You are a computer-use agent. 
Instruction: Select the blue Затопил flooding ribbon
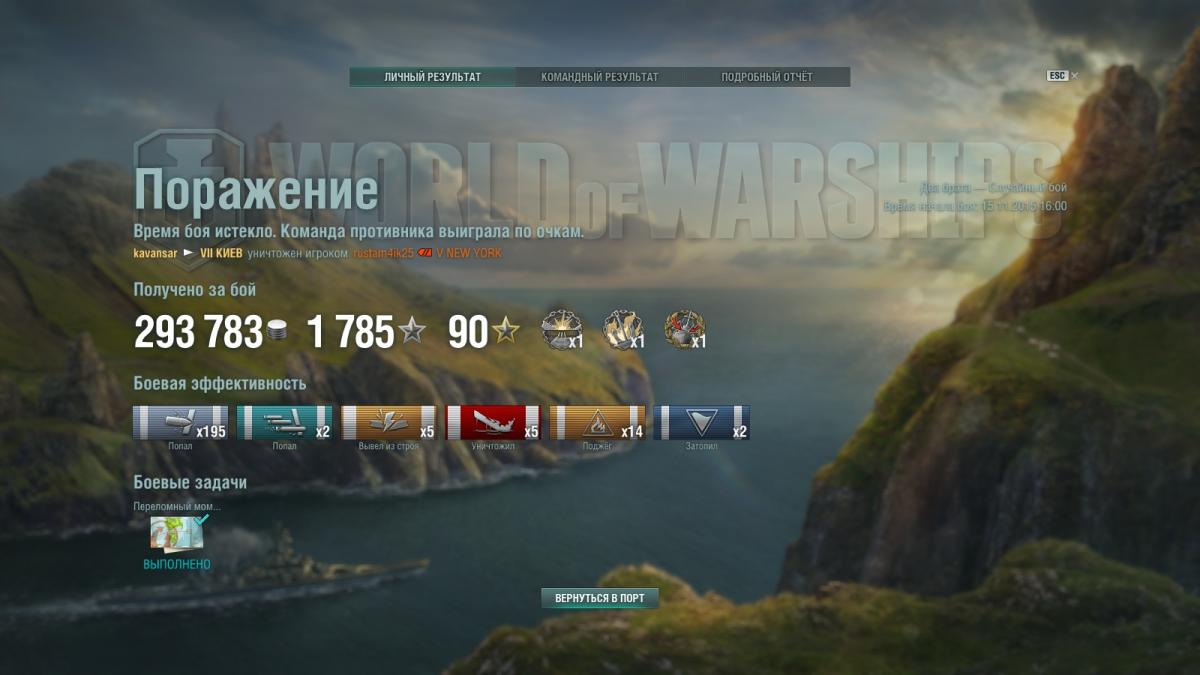point(701,423)
